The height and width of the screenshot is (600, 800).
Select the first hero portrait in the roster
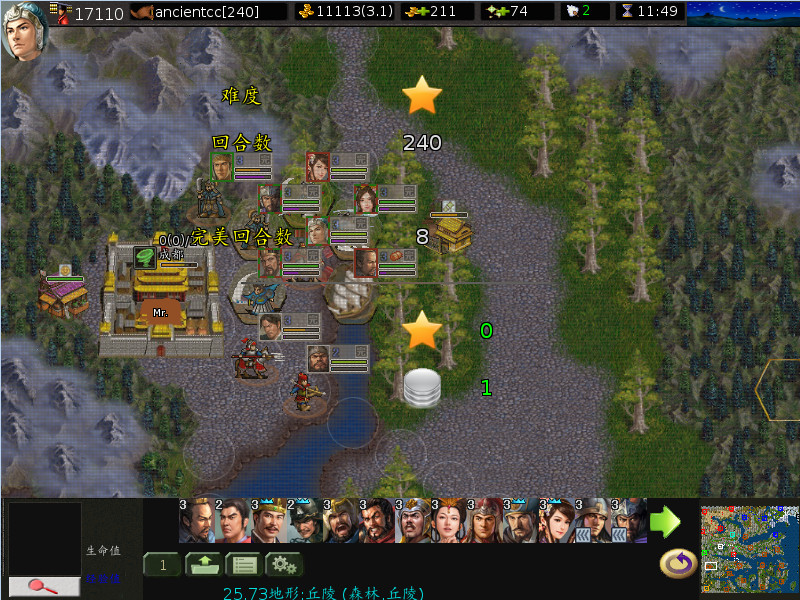[x=195, y=521]
